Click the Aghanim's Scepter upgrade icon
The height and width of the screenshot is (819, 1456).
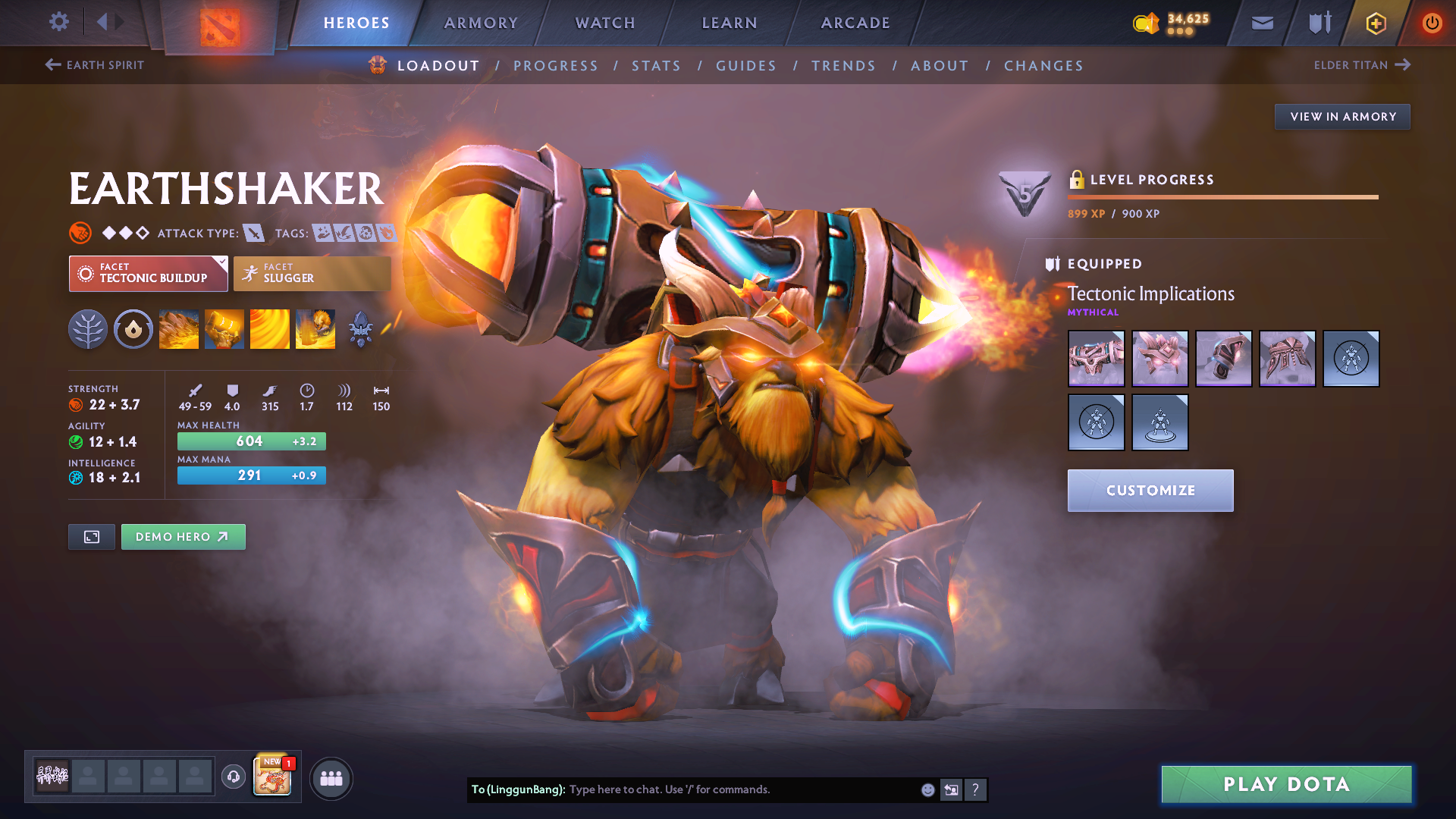(x=361, y=328)
